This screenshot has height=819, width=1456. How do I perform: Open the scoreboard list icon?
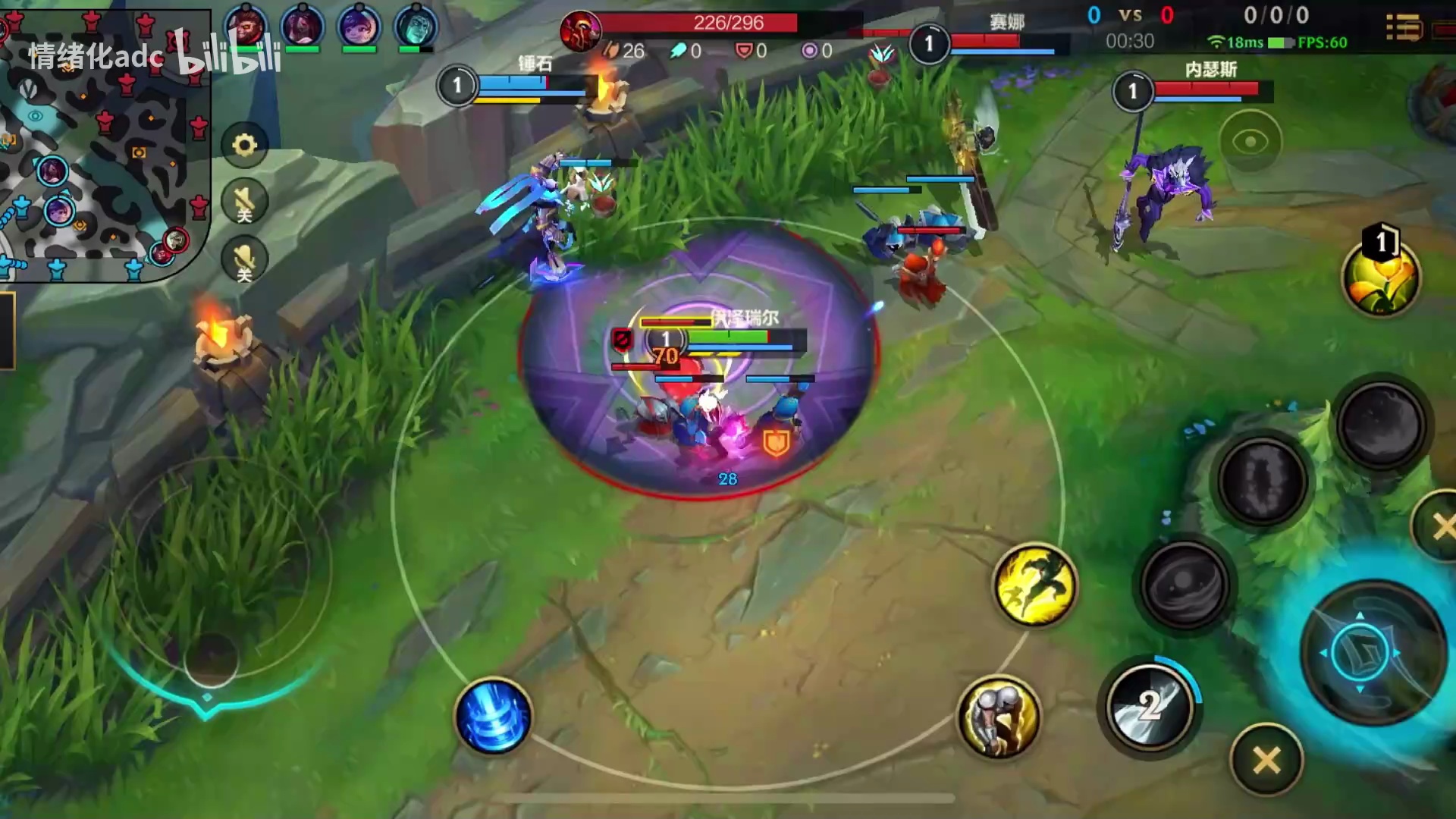click(x=1404, y=29)
